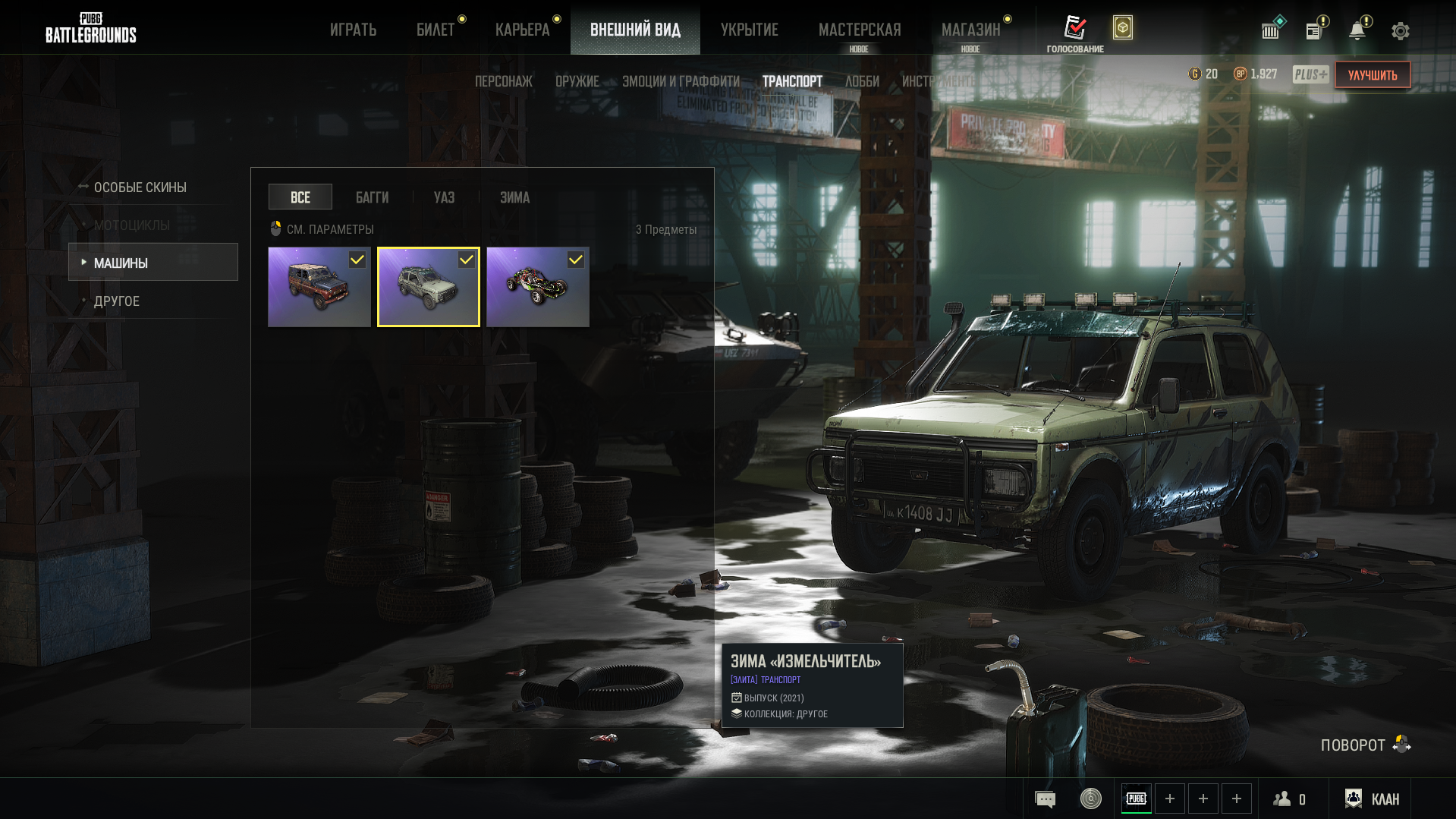Filter skins by БАГГИ
Screen dimensions: 1456x819
[372, 197]
